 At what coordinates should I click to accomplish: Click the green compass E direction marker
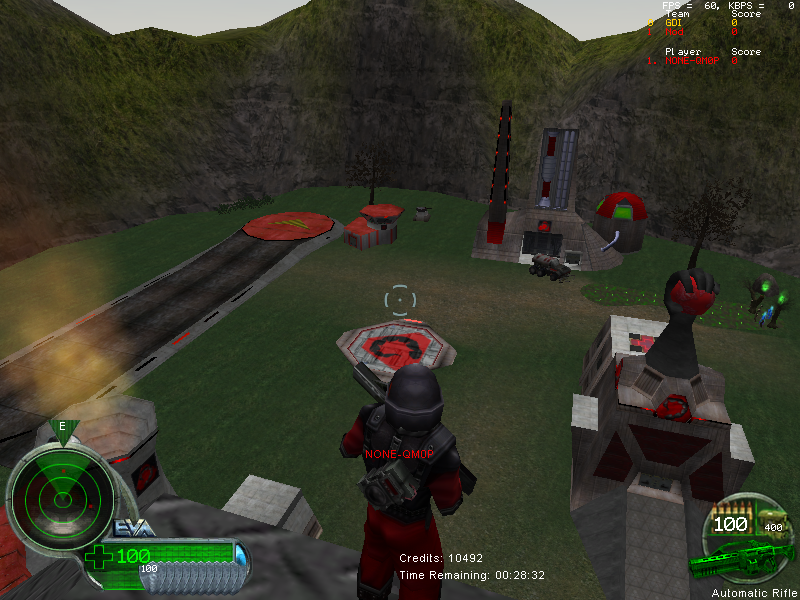coord(63,427)
